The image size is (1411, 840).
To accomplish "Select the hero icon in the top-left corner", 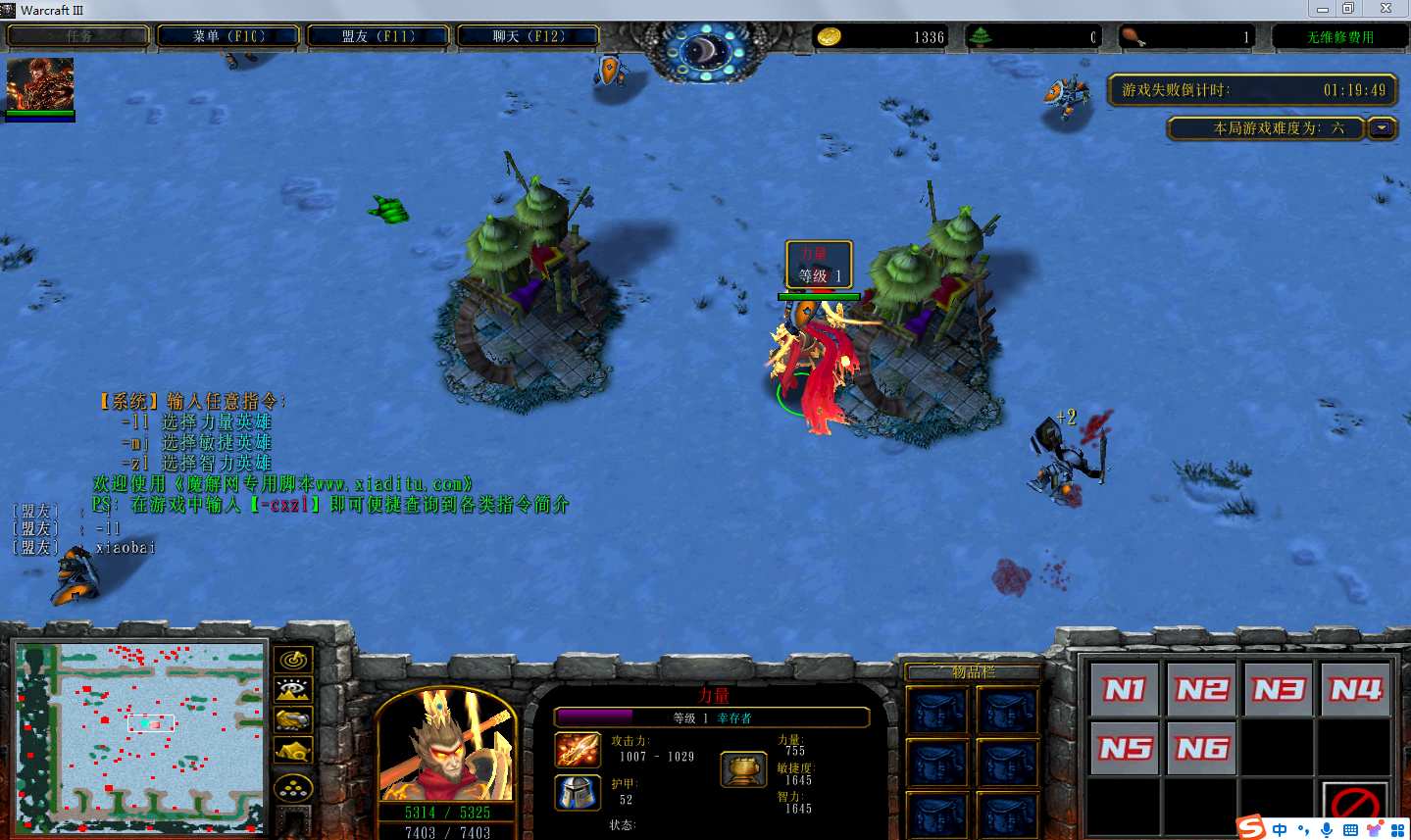I will pos(40,85).
